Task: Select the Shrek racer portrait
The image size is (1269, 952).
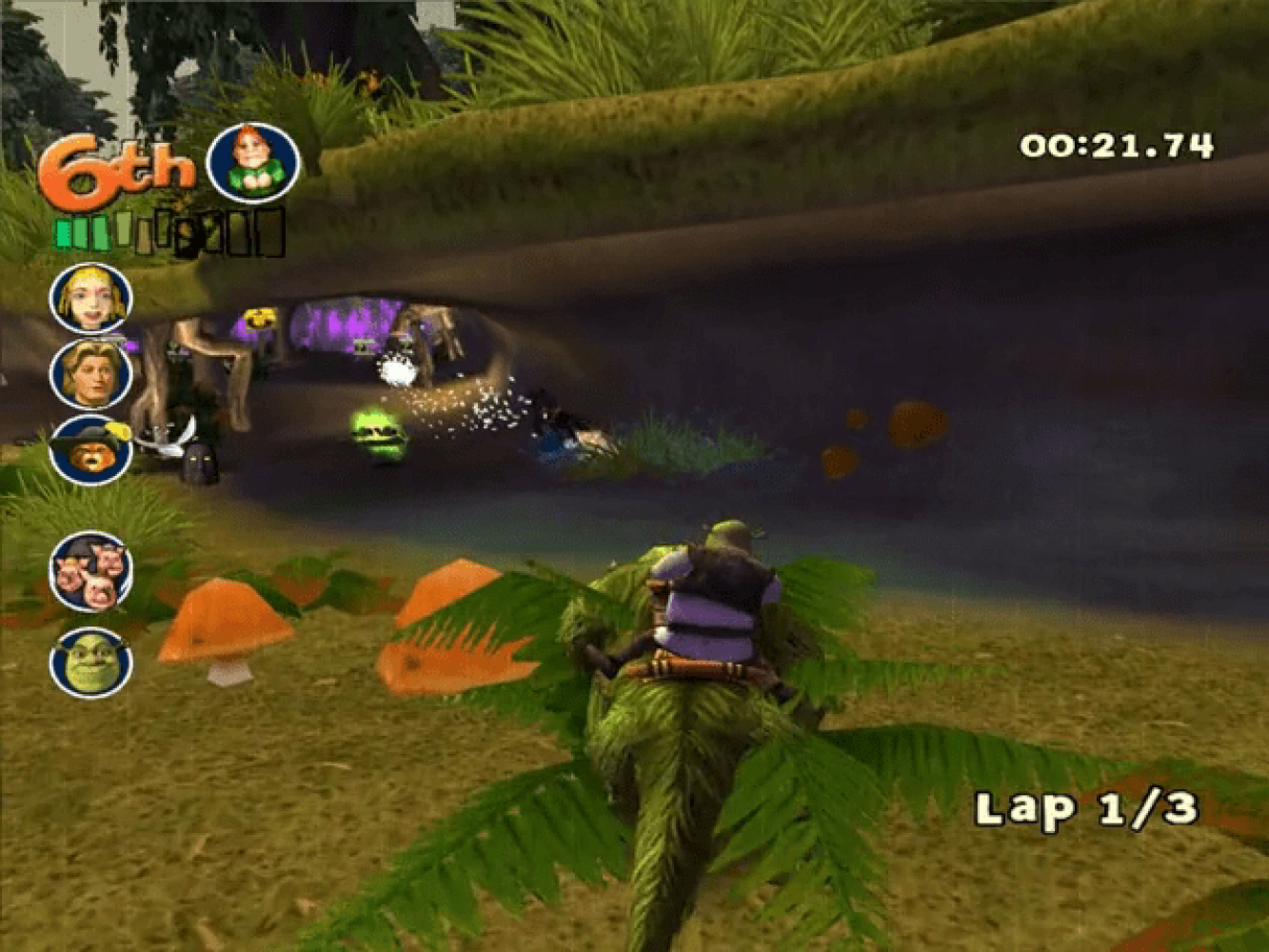Action: point(91,663)
